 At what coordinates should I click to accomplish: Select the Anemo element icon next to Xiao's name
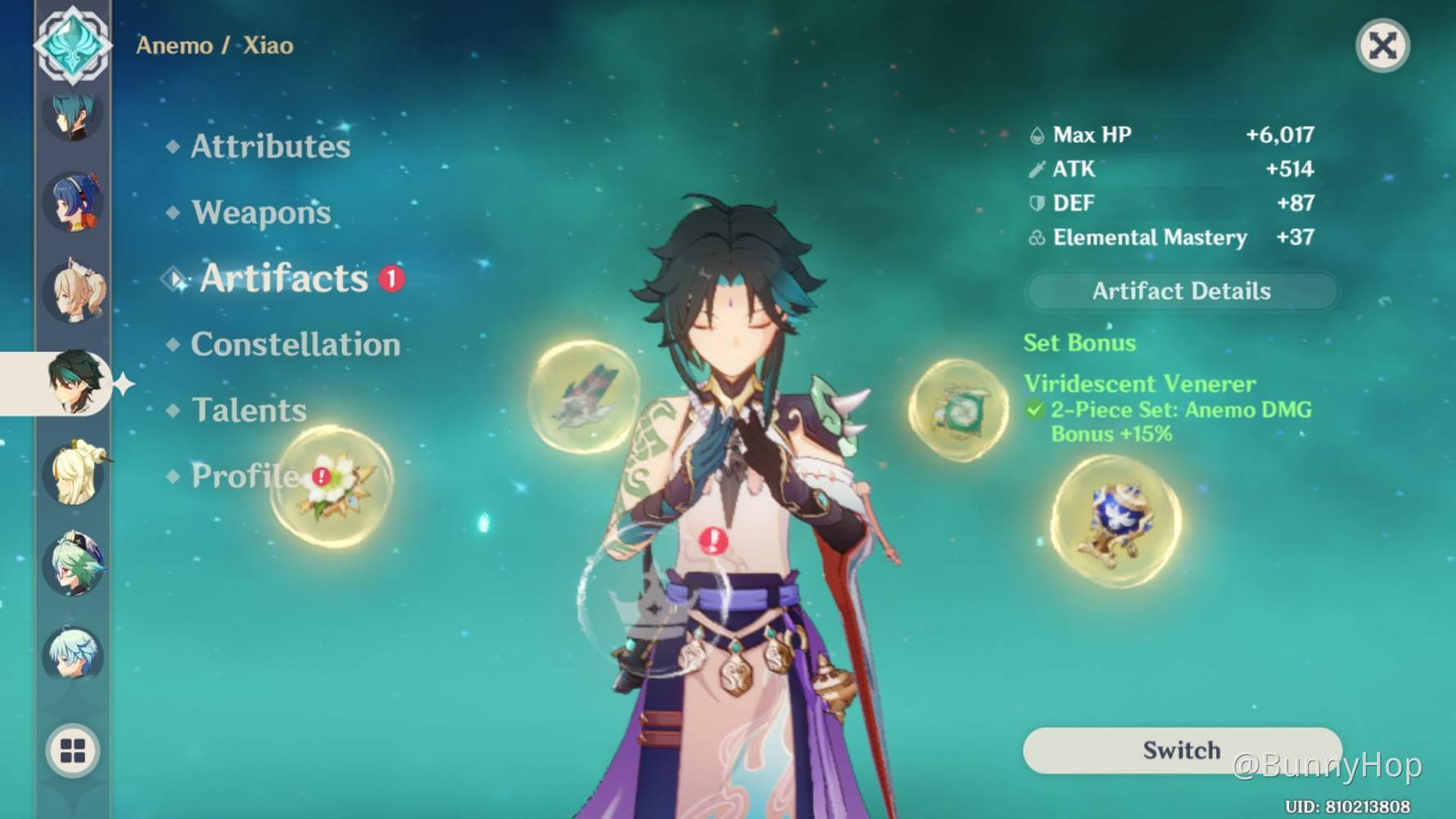72,44
